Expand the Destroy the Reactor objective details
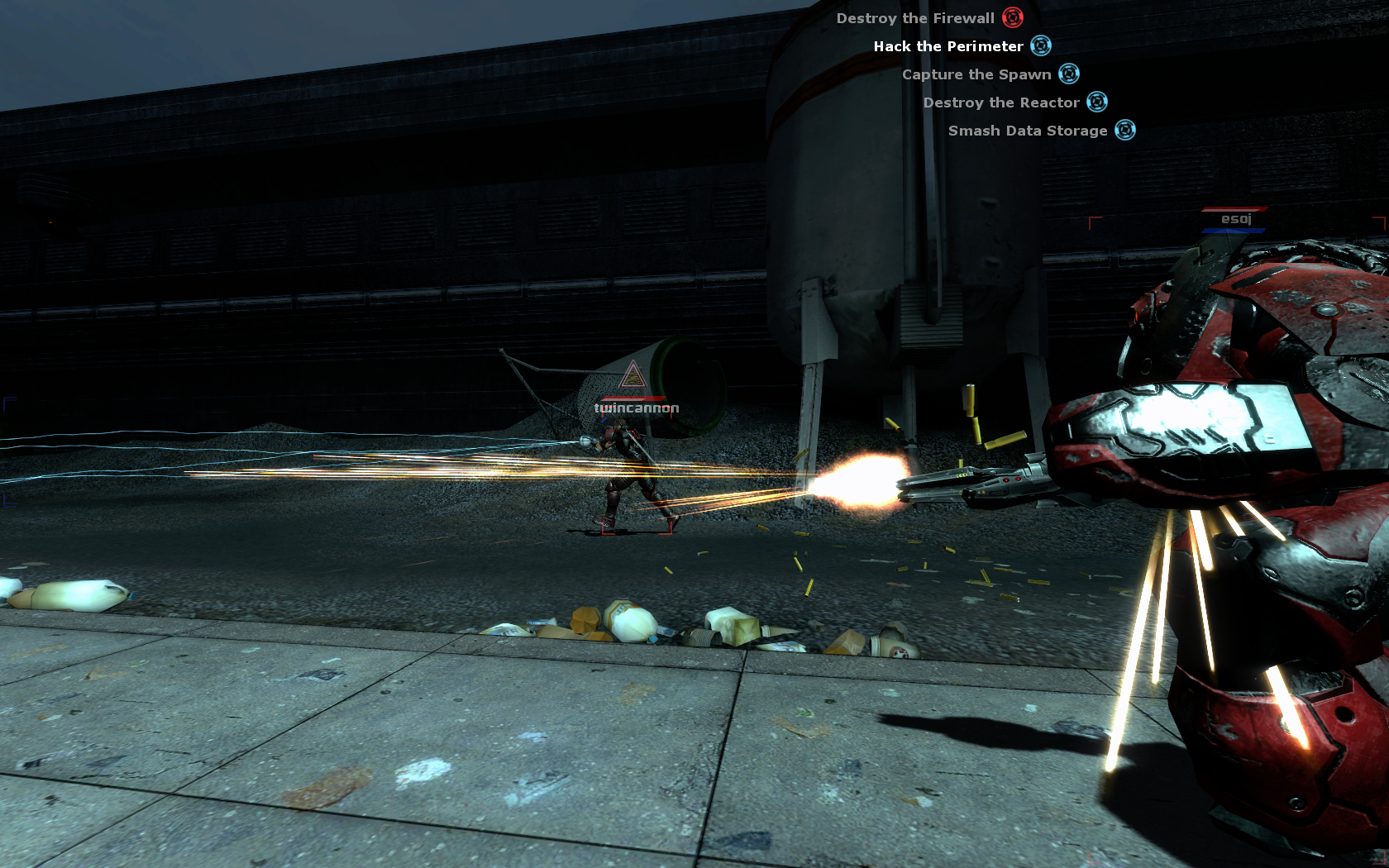Viewport: 1389px width, 868px height. coord(1001,102)
